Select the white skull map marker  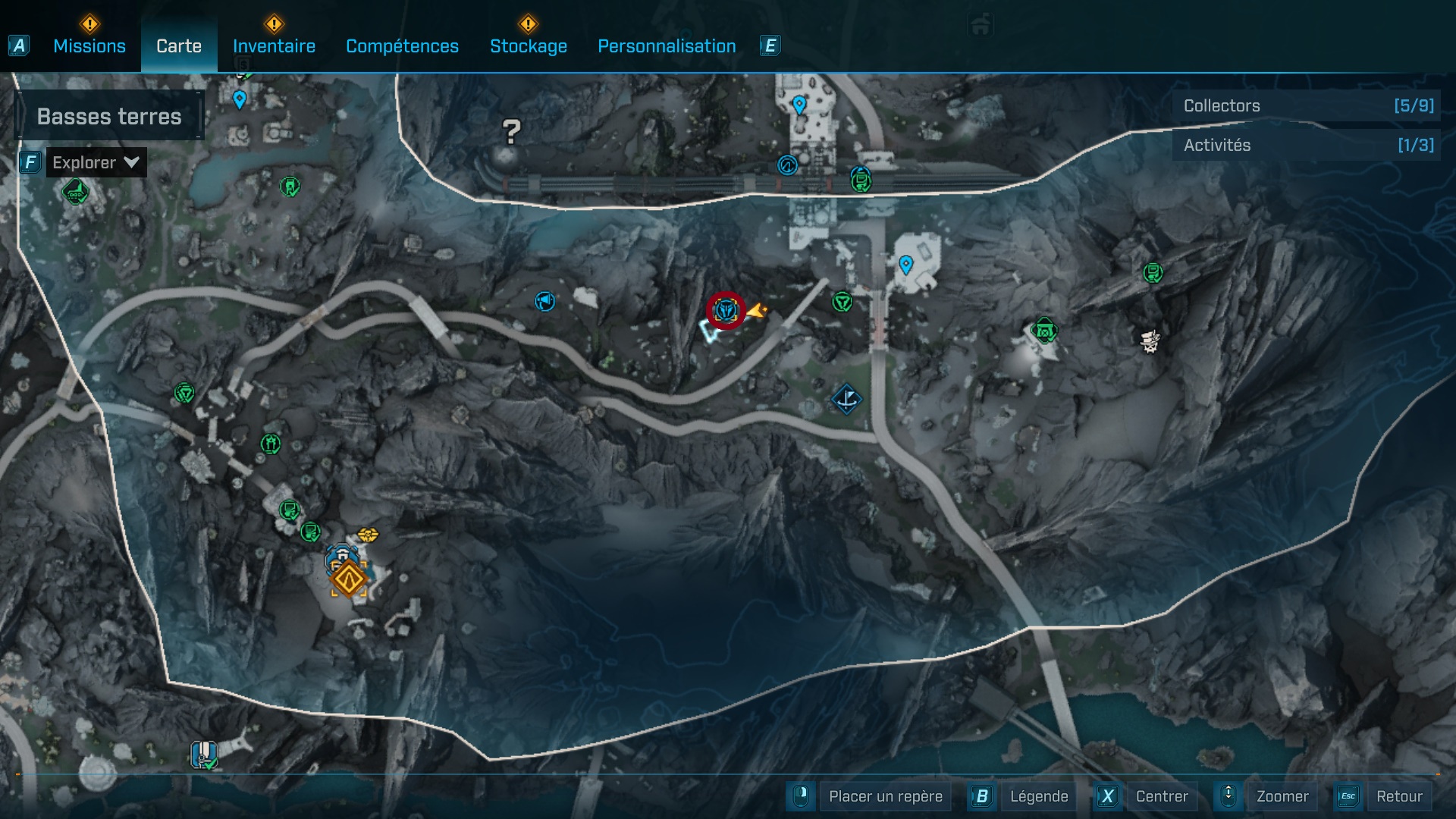pos(1150,341)
